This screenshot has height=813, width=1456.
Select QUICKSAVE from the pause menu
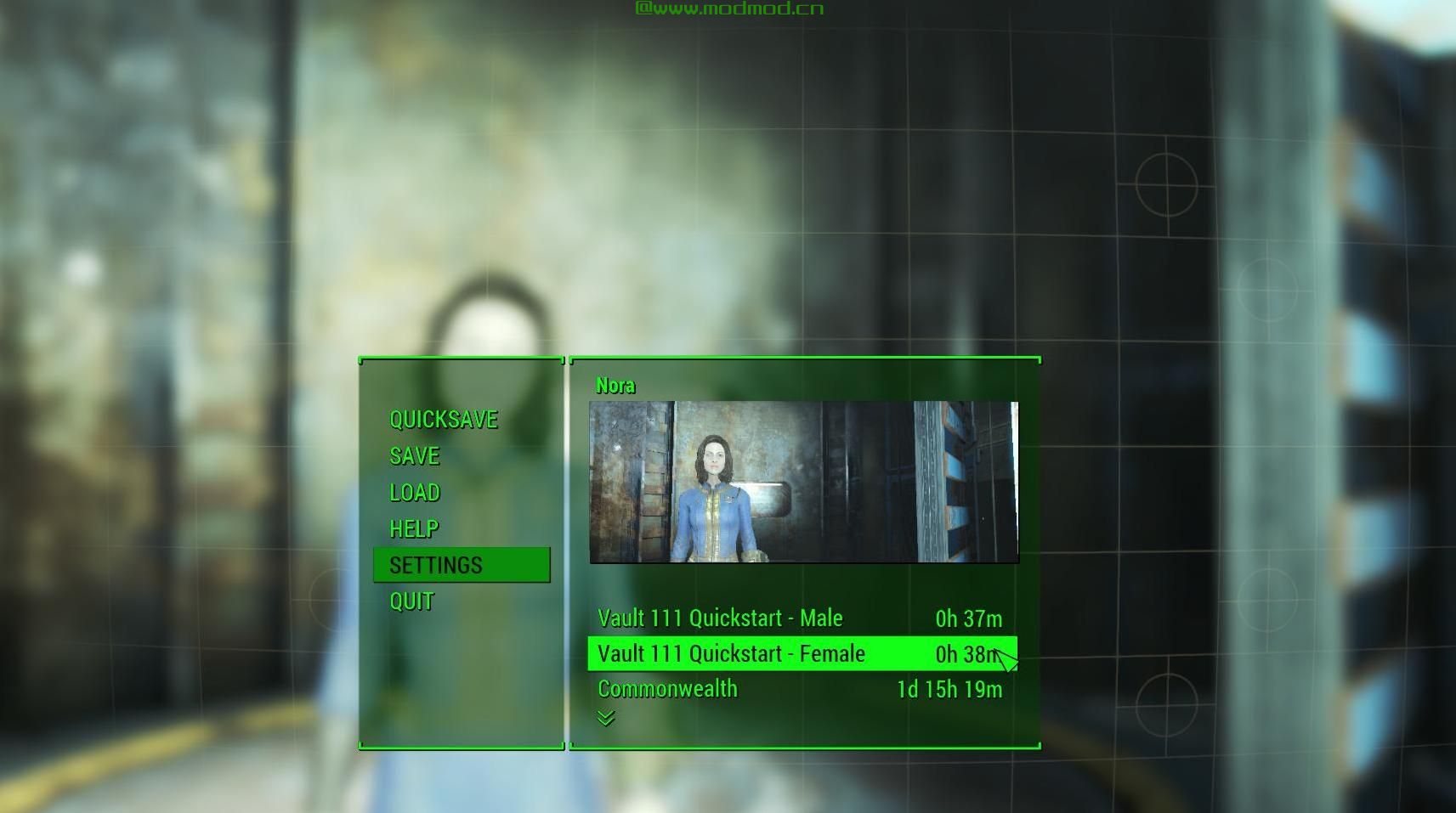point(443,419)
